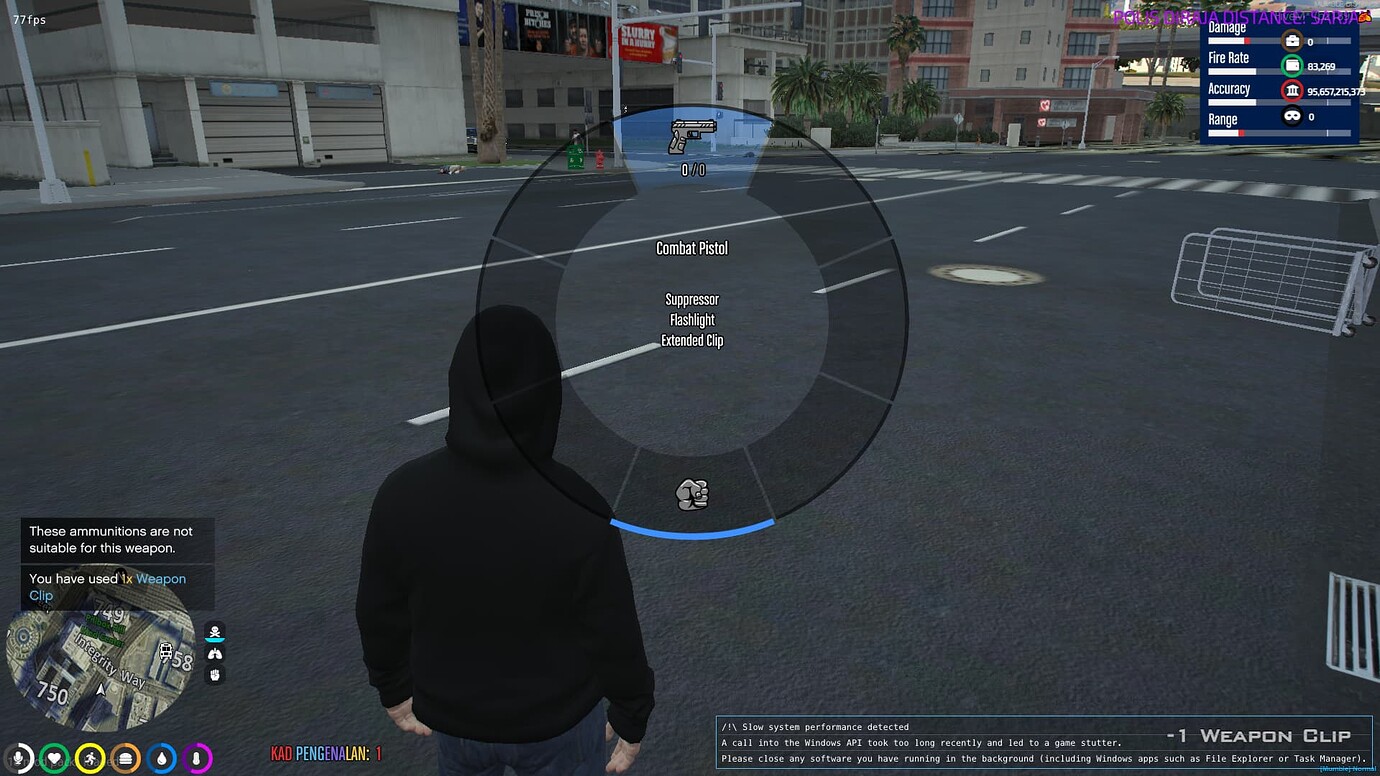1380x776 pixels.
Task: Click the voice chat microphone icon
Action: click(x=18, y=757)
